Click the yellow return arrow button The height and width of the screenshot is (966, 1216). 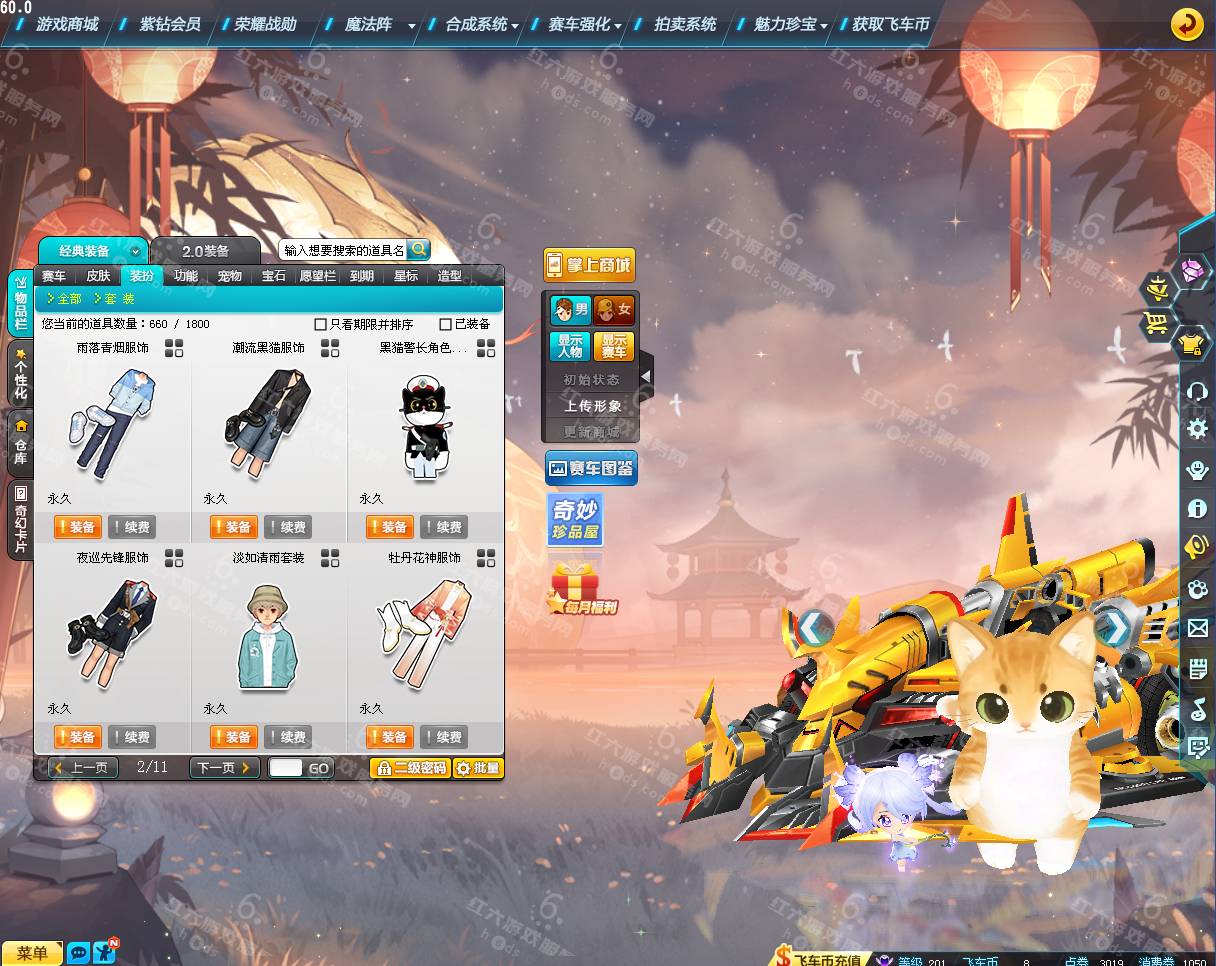pos(1187,24)
